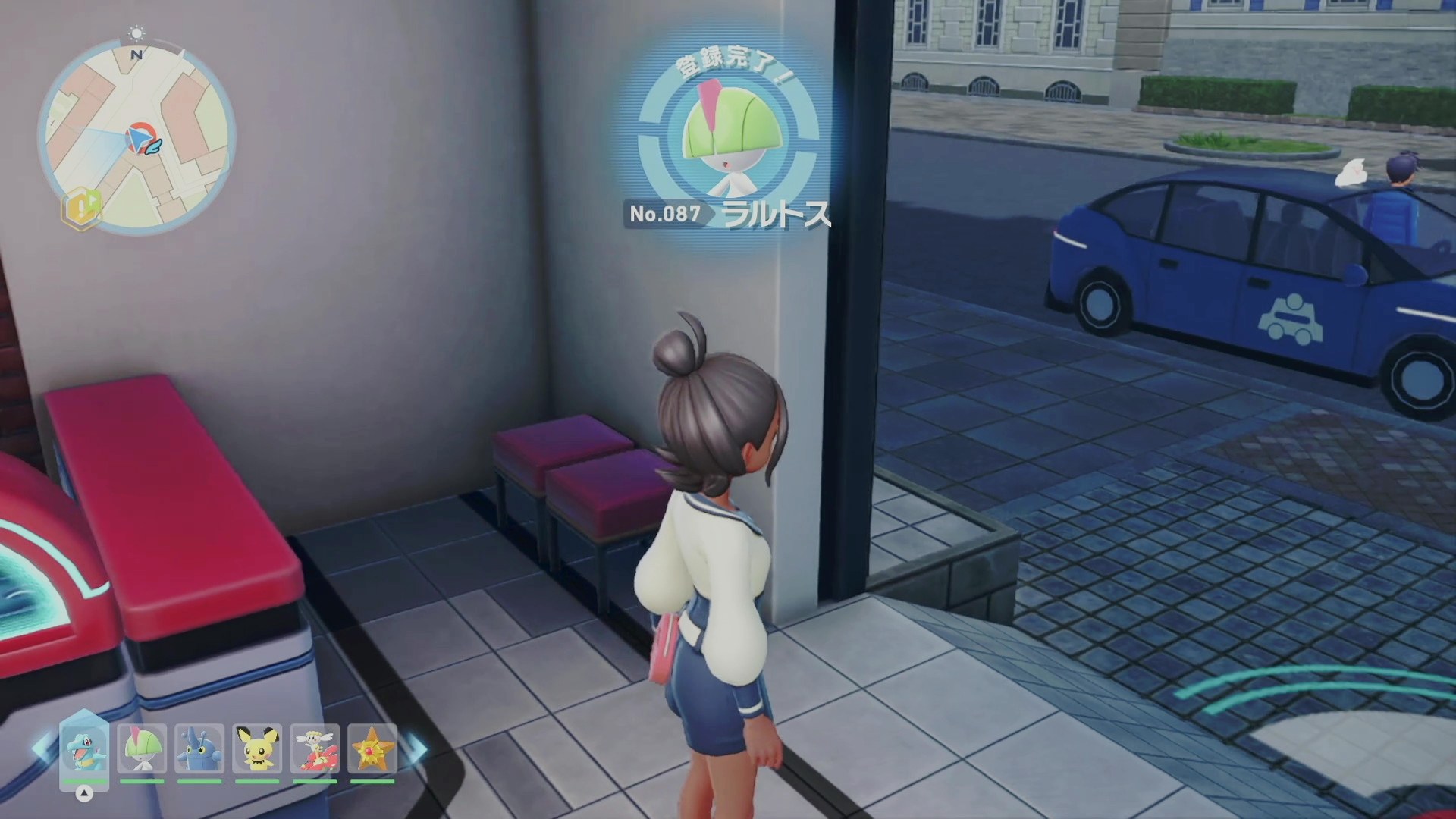Click the party bar's left arrow
Screen dimensions: 1456x819
42,748
